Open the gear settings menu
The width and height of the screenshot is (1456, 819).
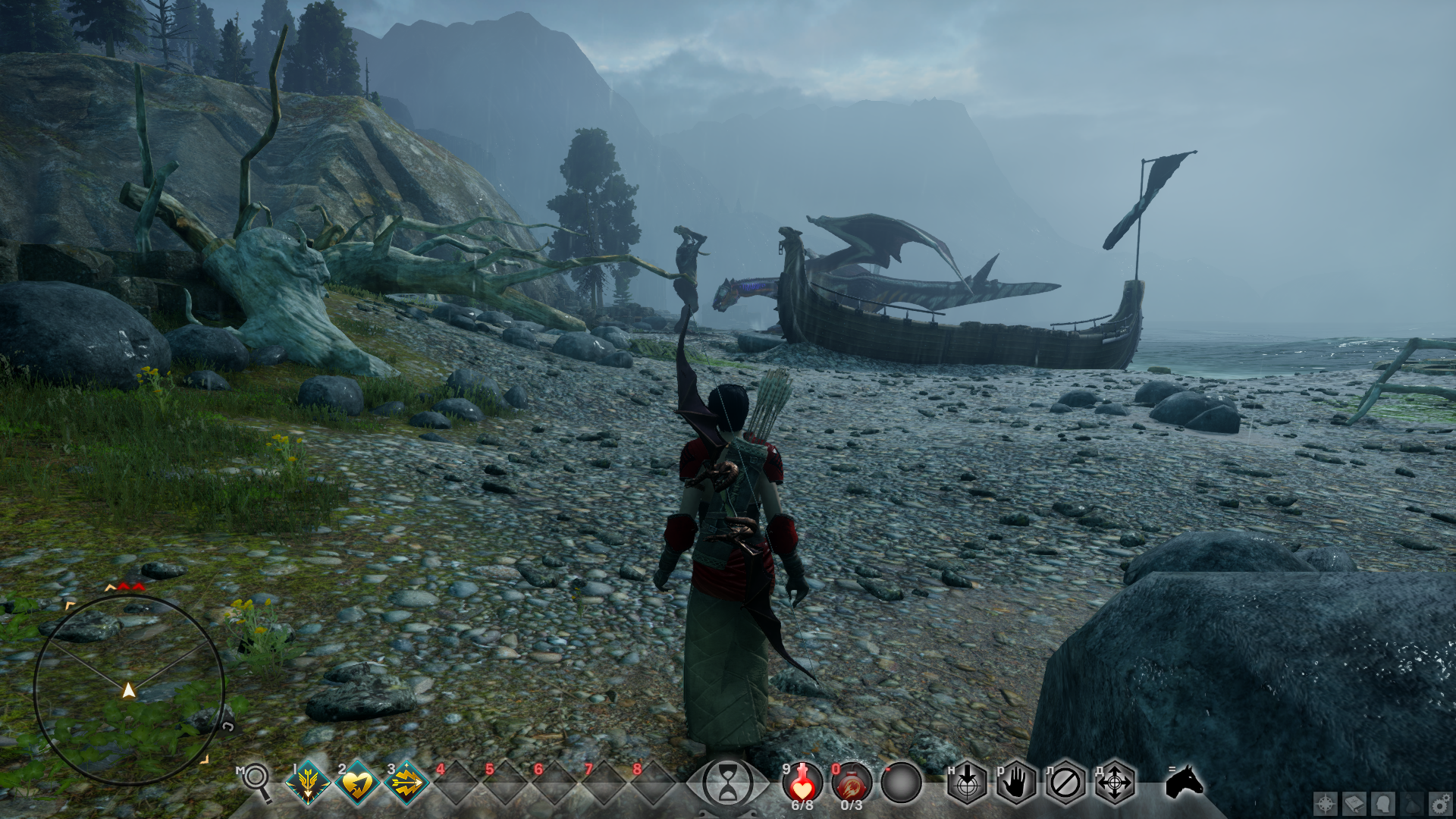coord(1441,804)
